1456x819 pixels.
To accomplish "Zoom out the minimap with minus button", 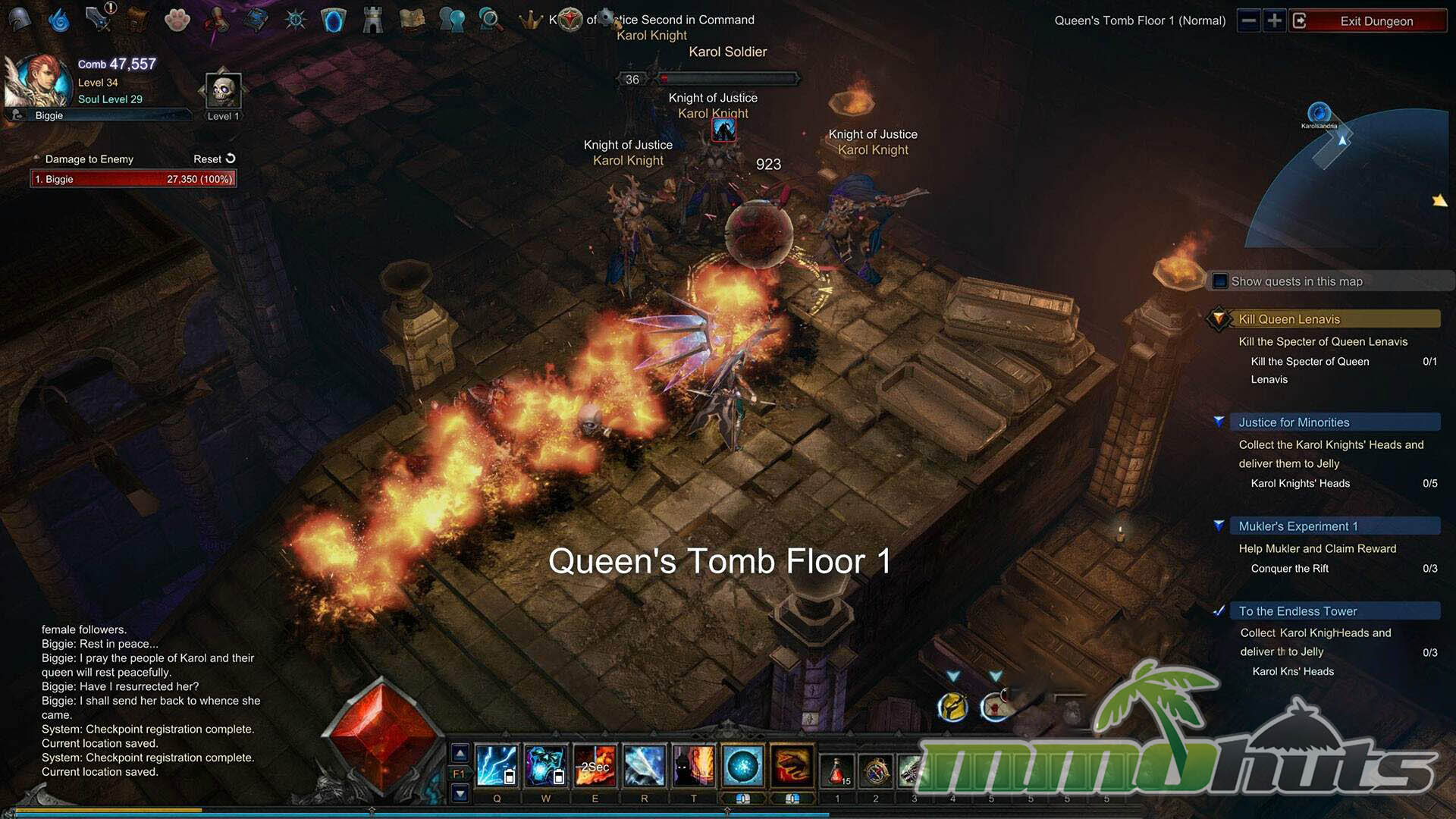I will point(1248,20).
